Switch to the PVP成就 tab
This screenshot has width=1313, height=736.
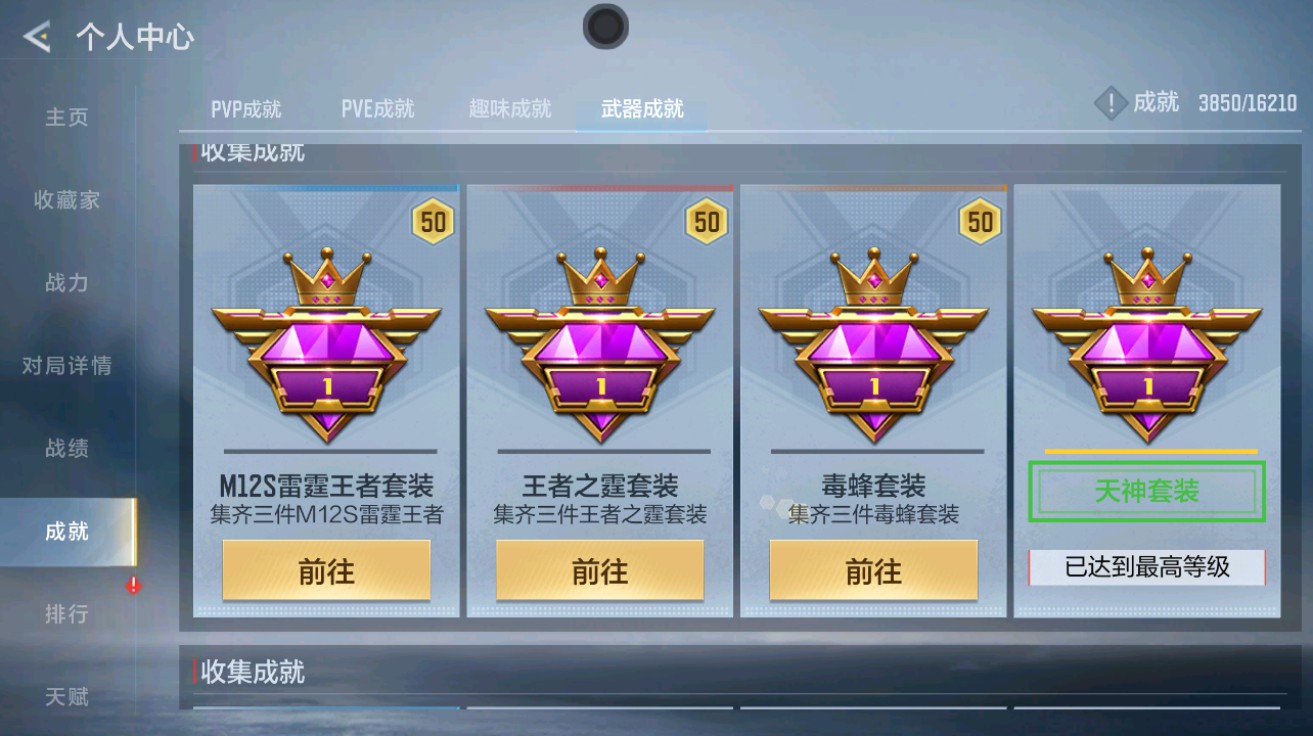[248, 109]
